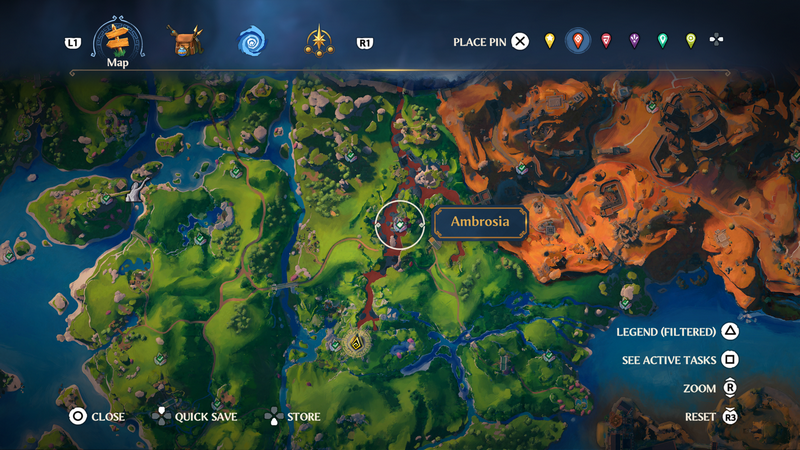The height and width of the screenshot is (450, 800).
Task: Select the Ambrosia marker on the map
Action: (400, 225)
